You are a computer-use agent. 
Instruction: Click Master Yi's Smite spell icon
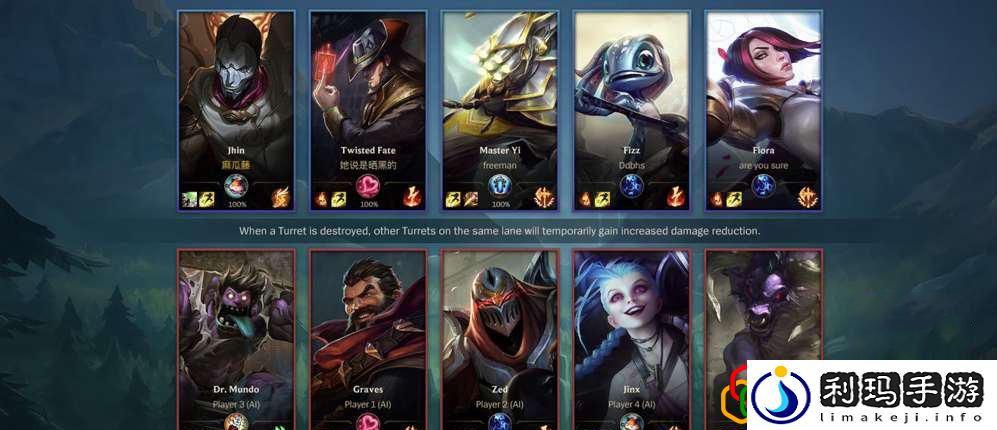[x=469, y=199]
